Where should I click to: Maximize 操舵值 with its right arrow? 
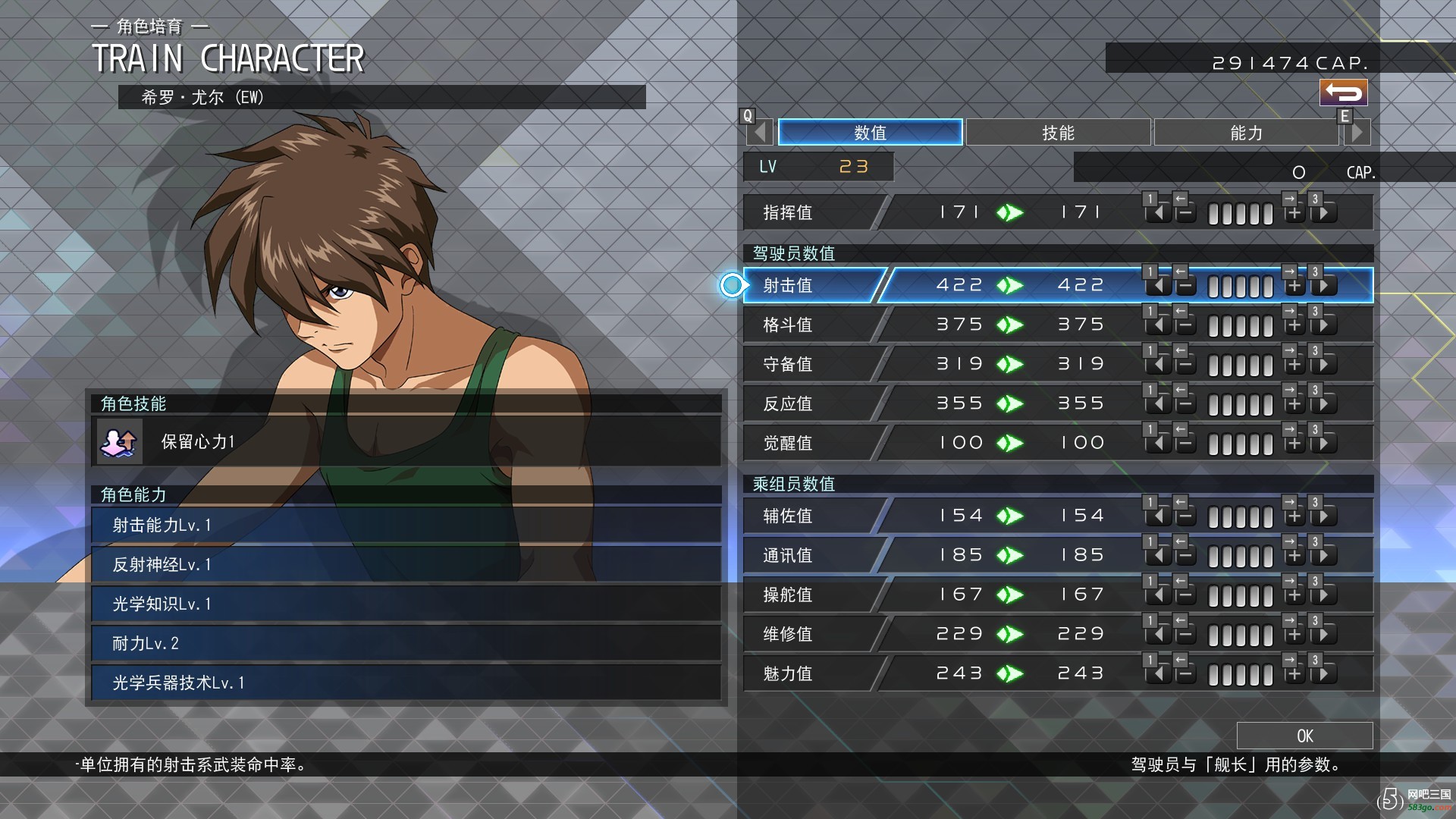[x=1323, y=596]
